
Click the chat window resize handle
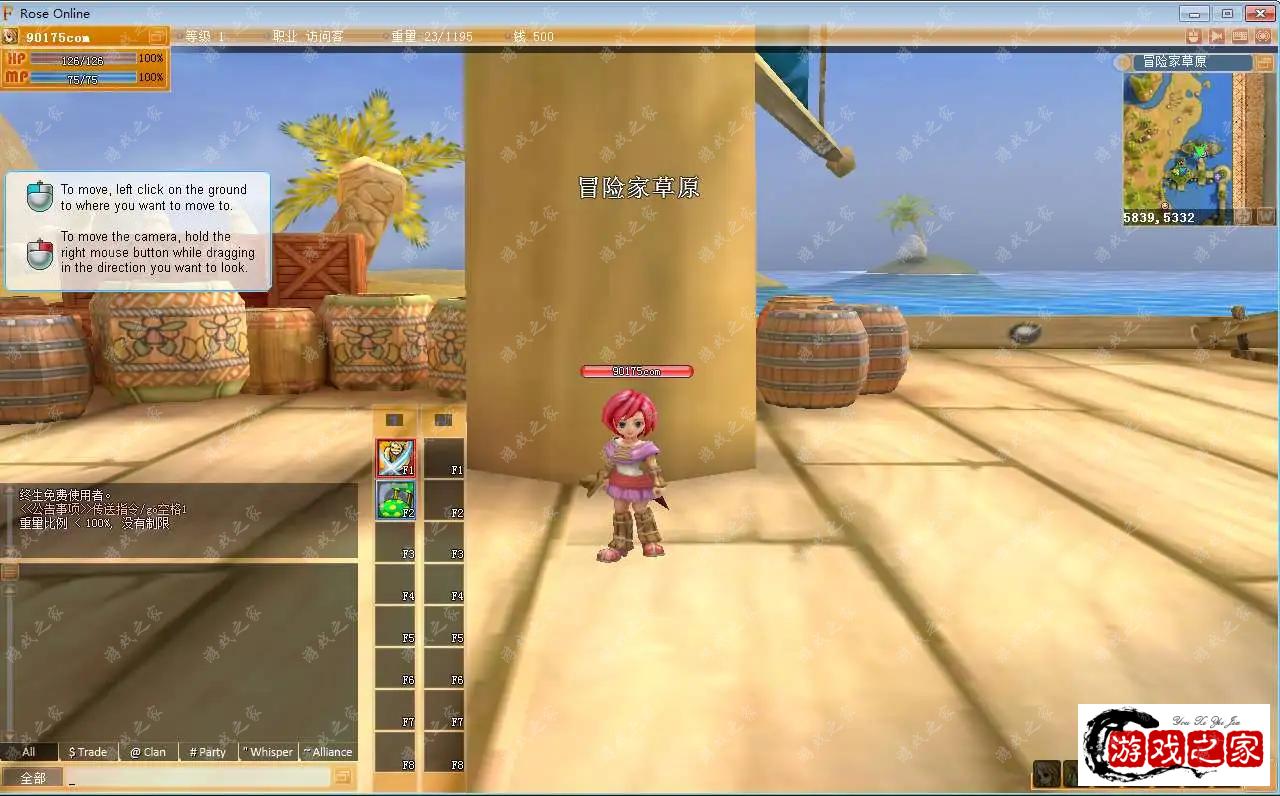point(9,572)
